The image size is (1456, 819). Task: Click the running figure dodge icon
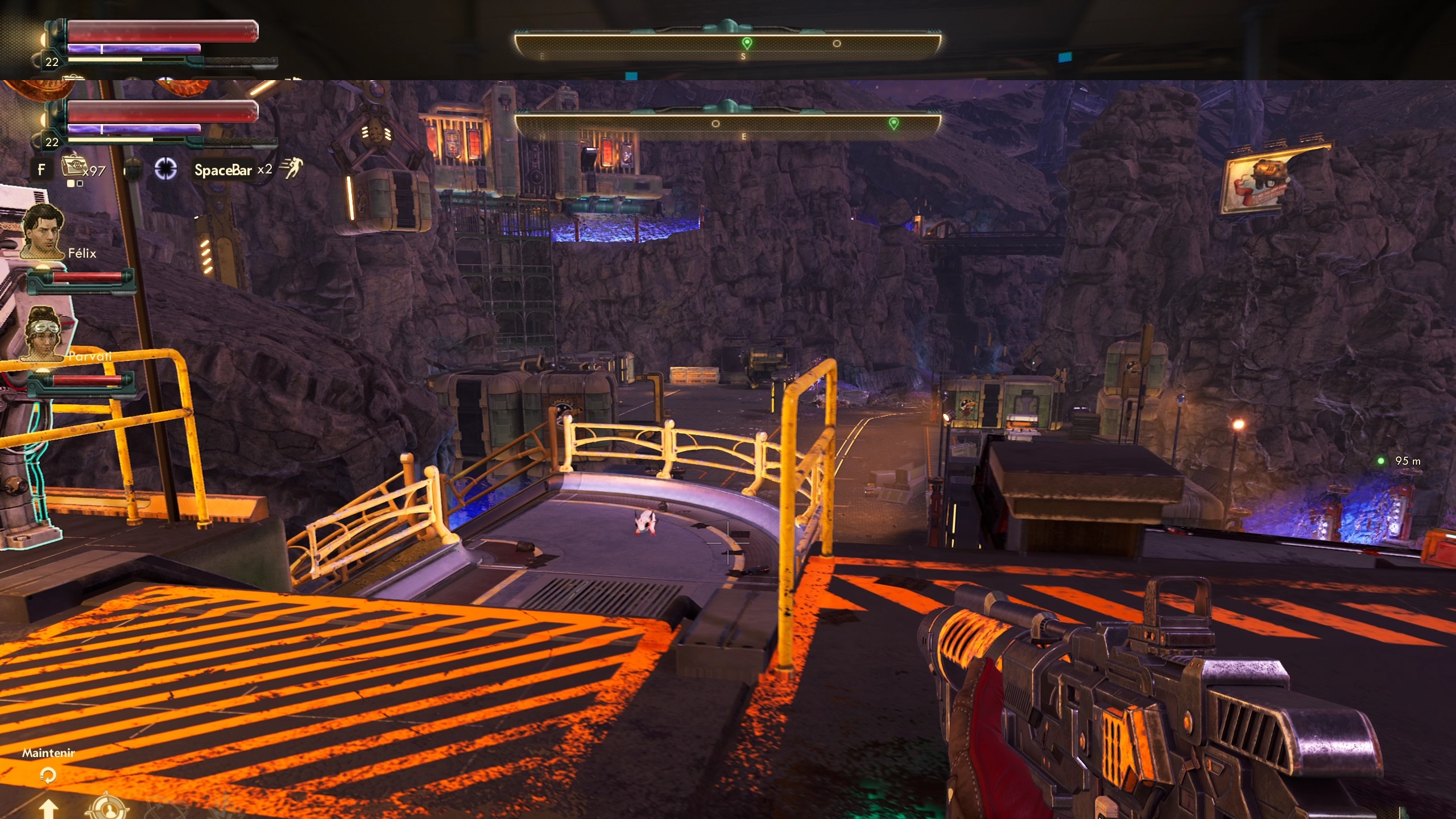coord(292,168)
